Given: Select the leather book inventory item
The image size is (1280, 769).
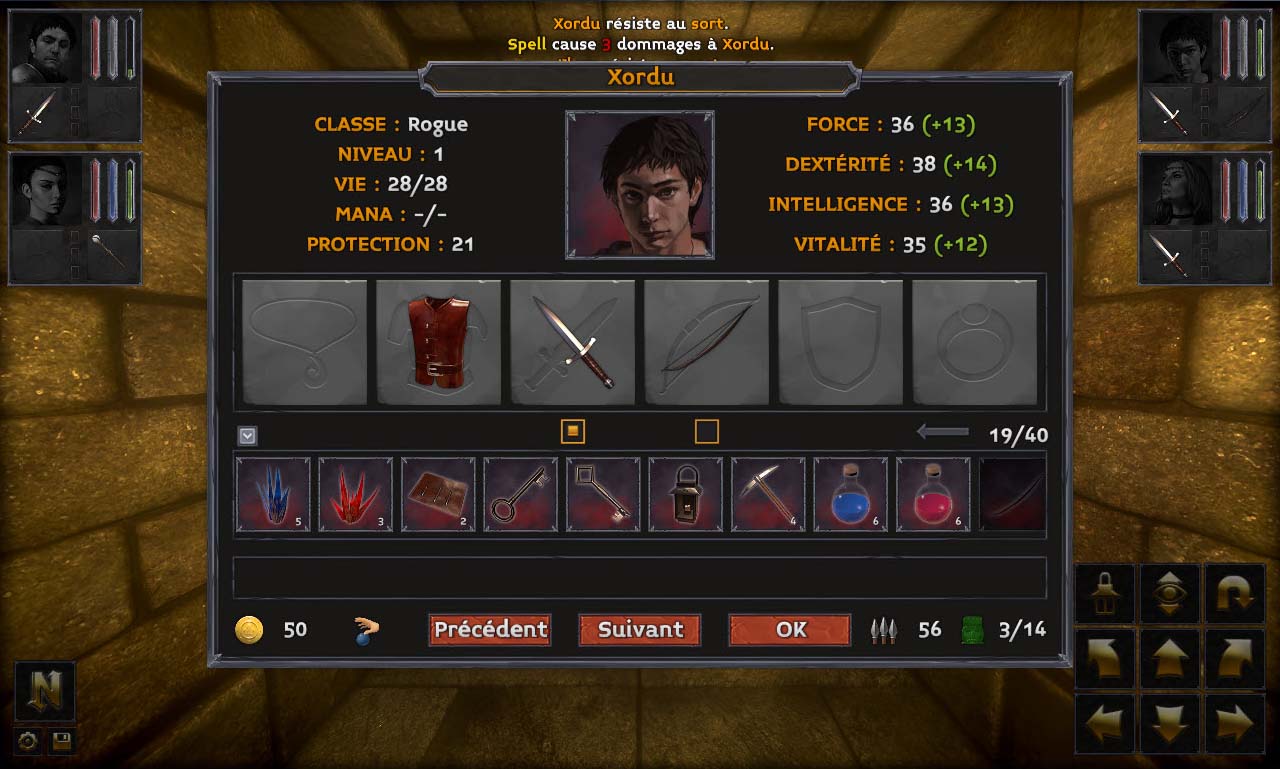Looking at the screenshot, I should pos(438,494).
